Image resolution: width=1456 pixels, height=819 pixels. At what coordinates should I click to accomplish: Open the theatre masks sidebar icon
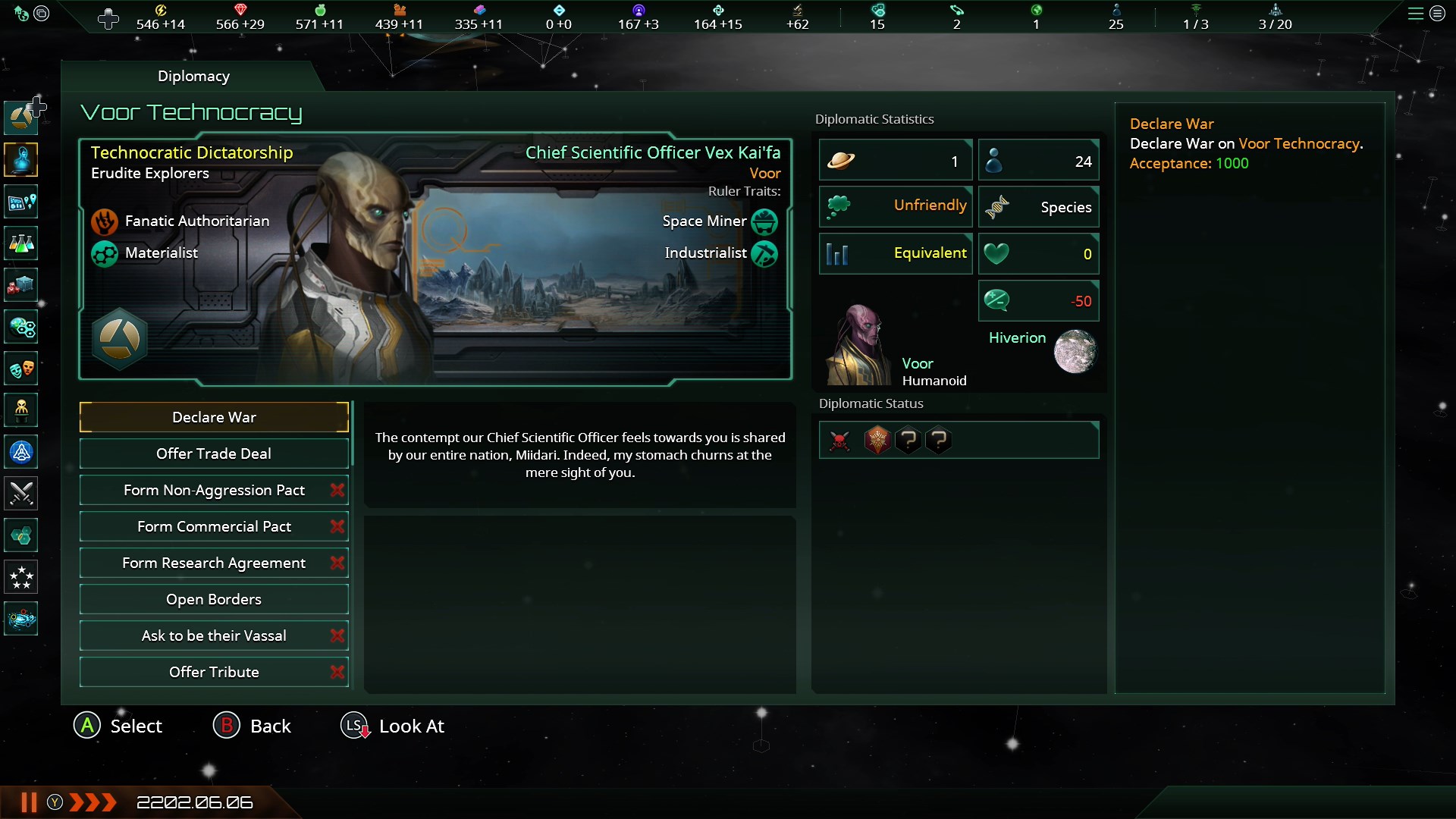[x=21, y=369]
